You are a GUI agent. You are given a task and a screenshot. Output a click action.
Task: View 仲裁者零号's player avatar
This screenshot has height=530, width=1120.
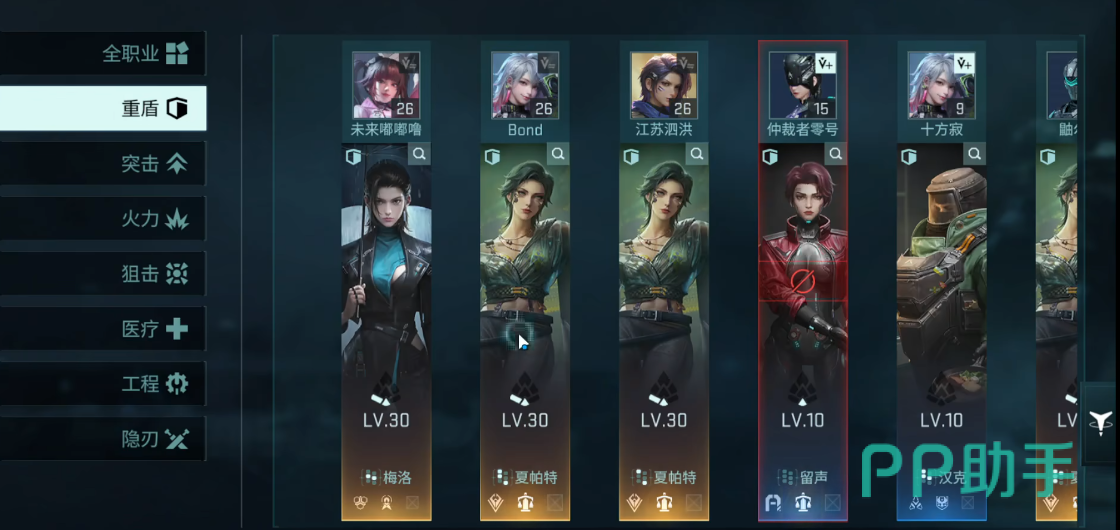pos(802,85)
